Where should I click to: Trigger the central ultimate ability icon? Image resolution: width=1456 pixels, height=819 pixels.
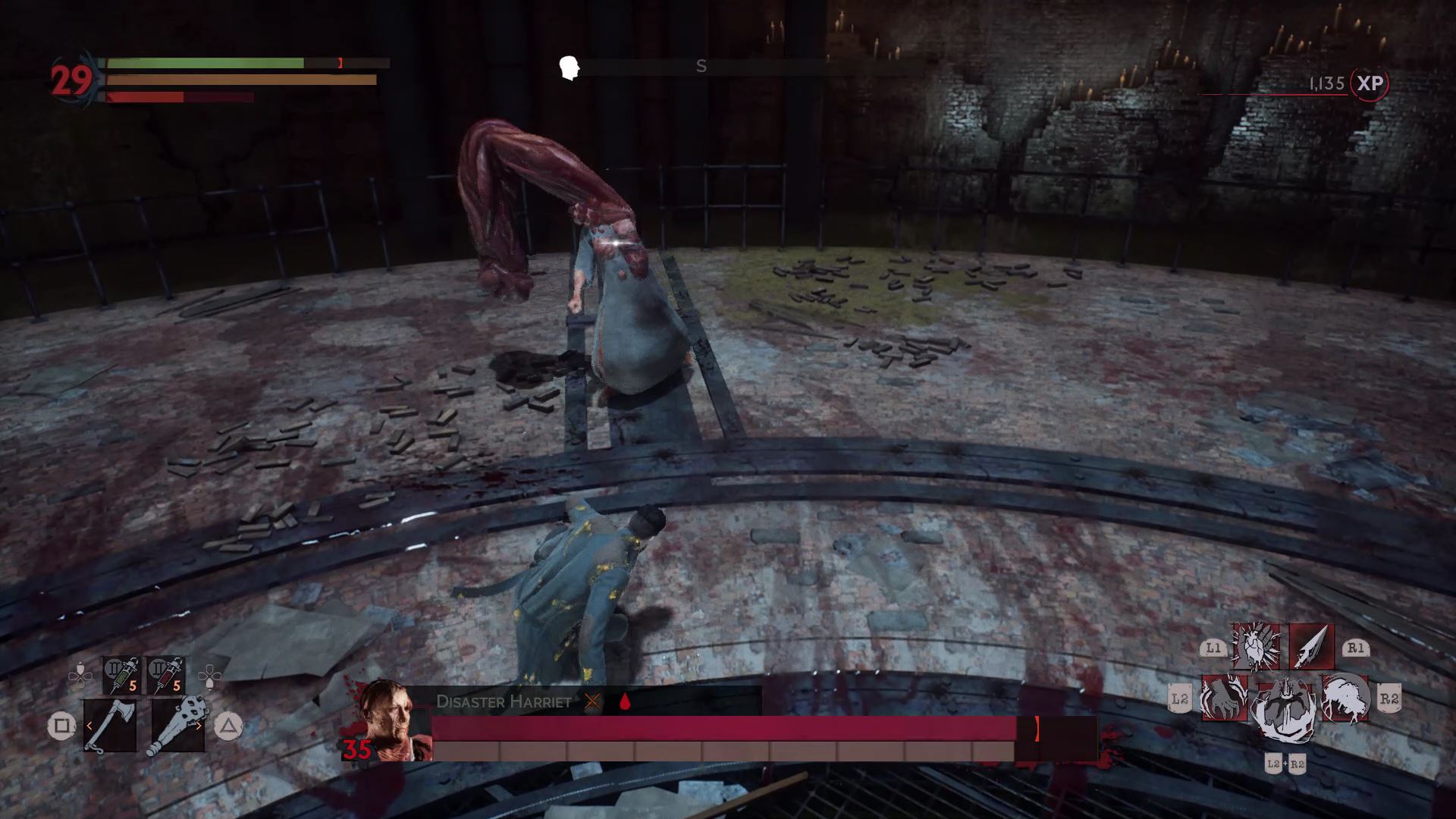(x=1284, y=711)
